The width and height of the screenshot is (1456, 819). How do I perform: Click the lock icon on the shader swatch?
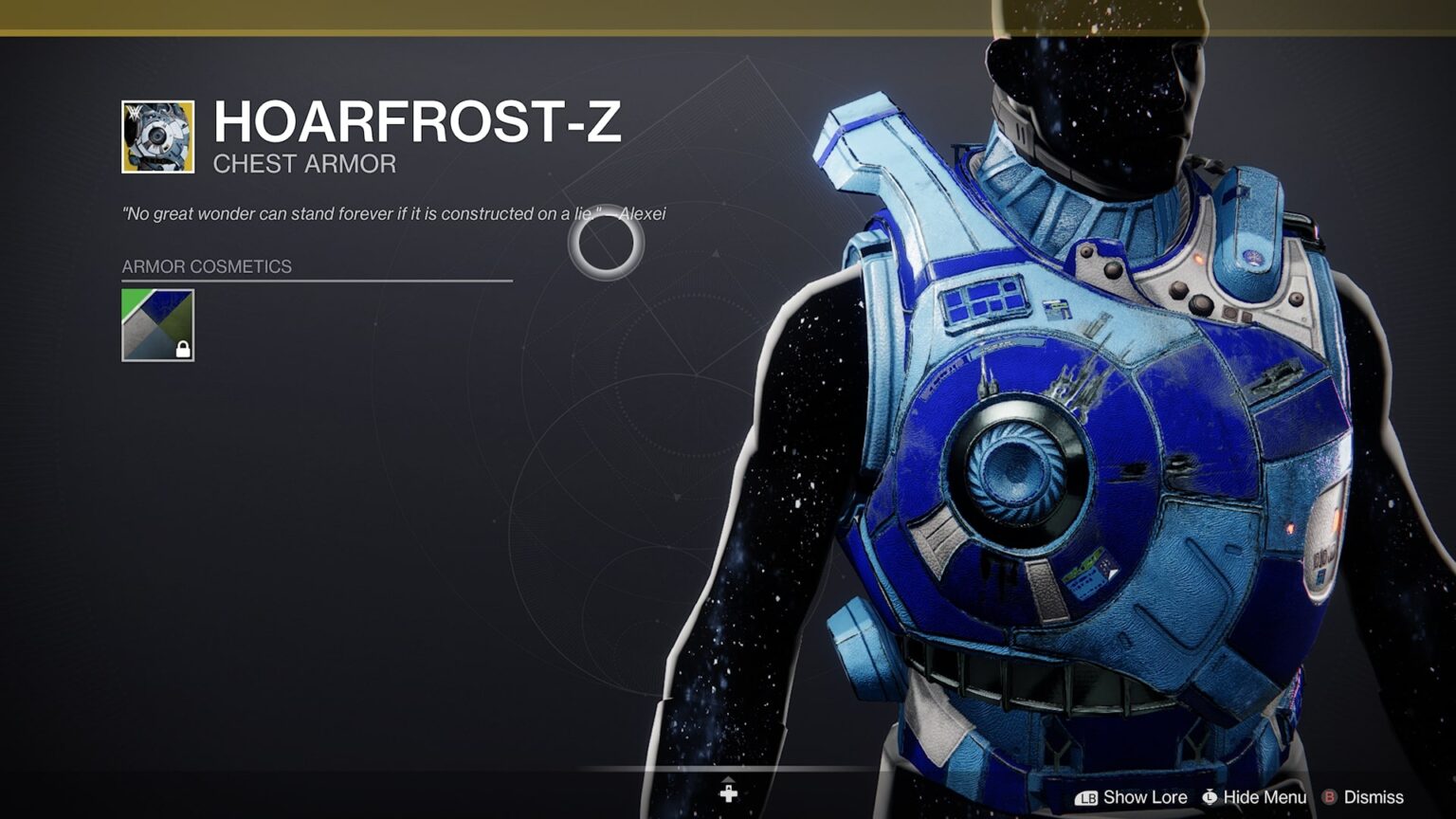183,351
